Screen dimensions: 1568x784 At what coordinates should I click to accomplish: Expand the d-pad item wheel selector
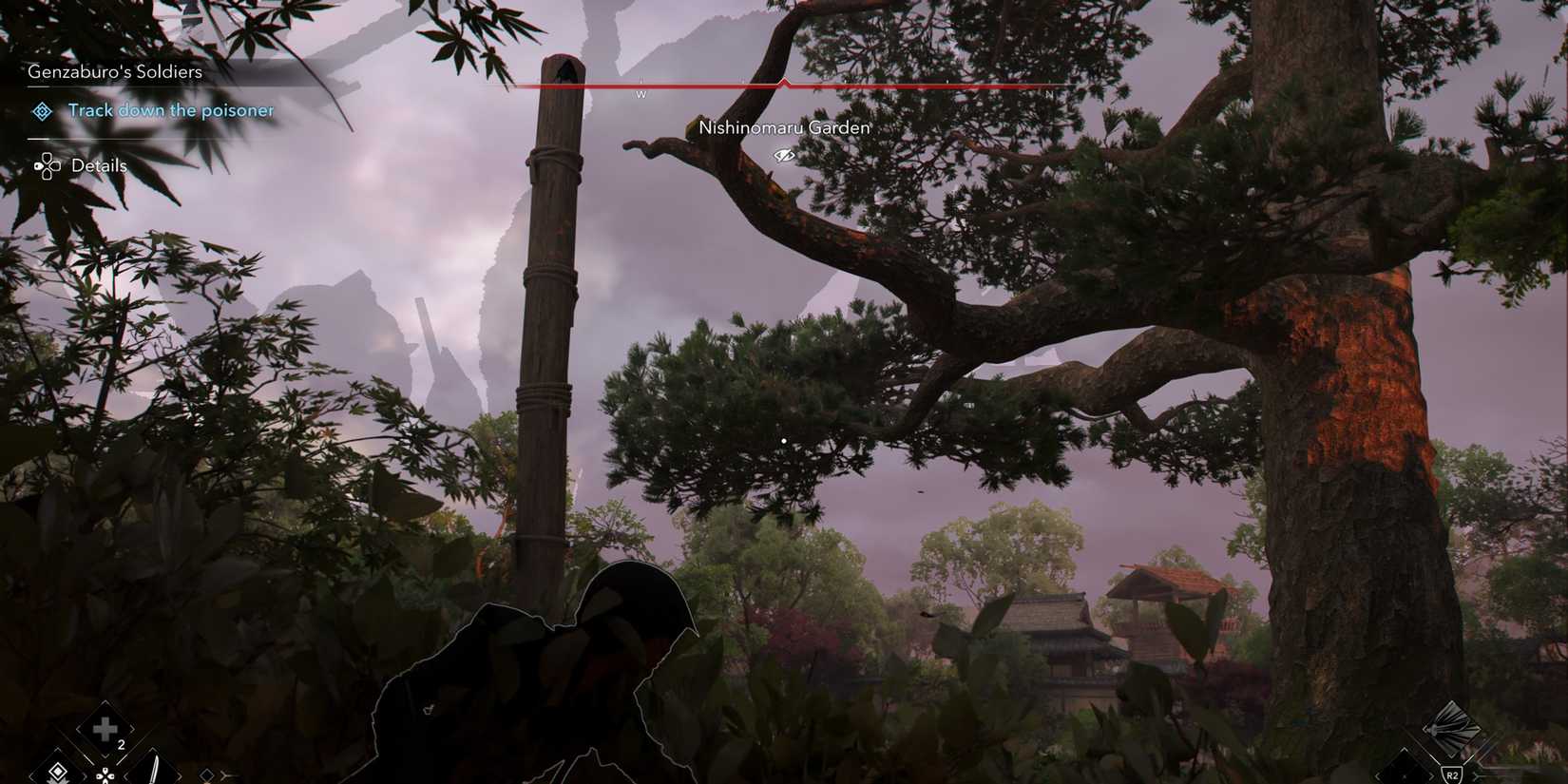coord(105,774)
